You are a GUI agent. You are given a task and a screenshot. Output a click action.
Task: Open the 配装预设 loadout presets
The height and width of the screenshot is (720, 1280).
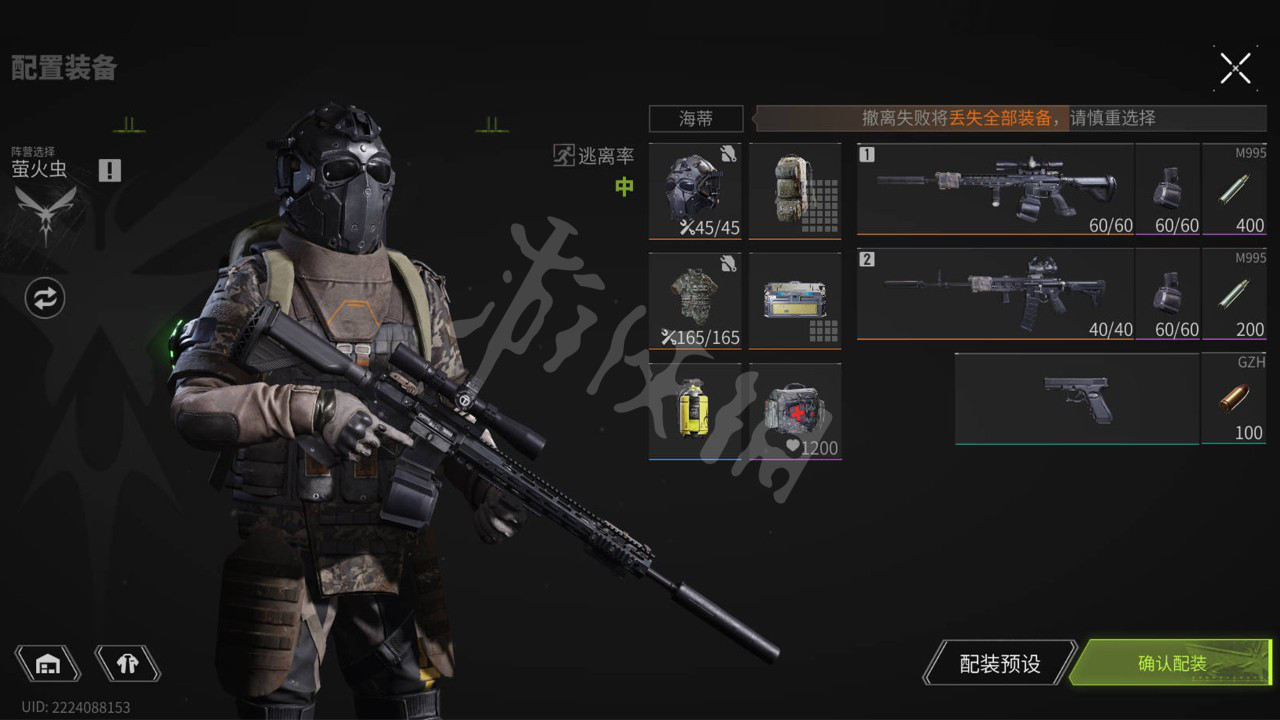[1000, 663]
